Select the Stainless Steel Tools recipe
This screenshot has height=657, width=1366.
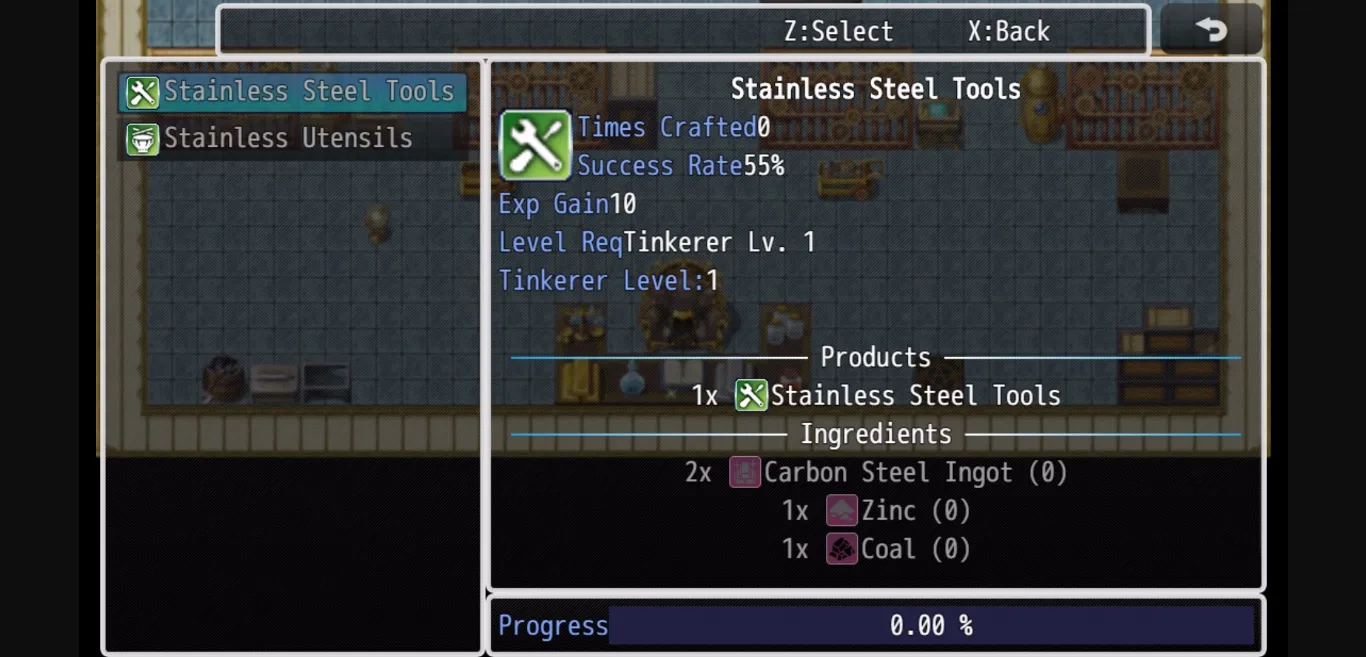click(292, 92)
